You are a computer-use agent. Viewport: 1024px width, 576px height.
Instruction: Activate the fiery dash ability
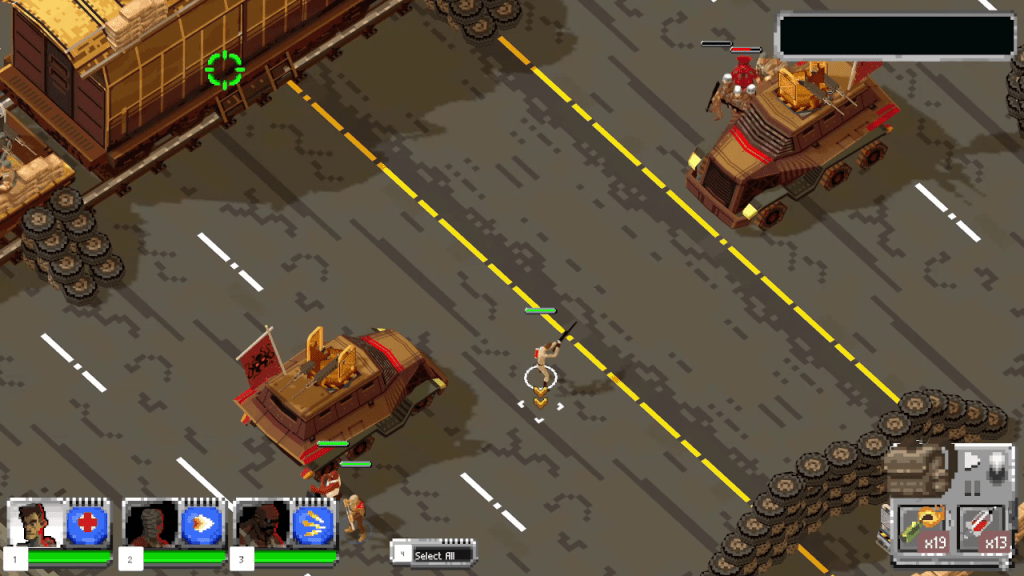coord(201,523)
